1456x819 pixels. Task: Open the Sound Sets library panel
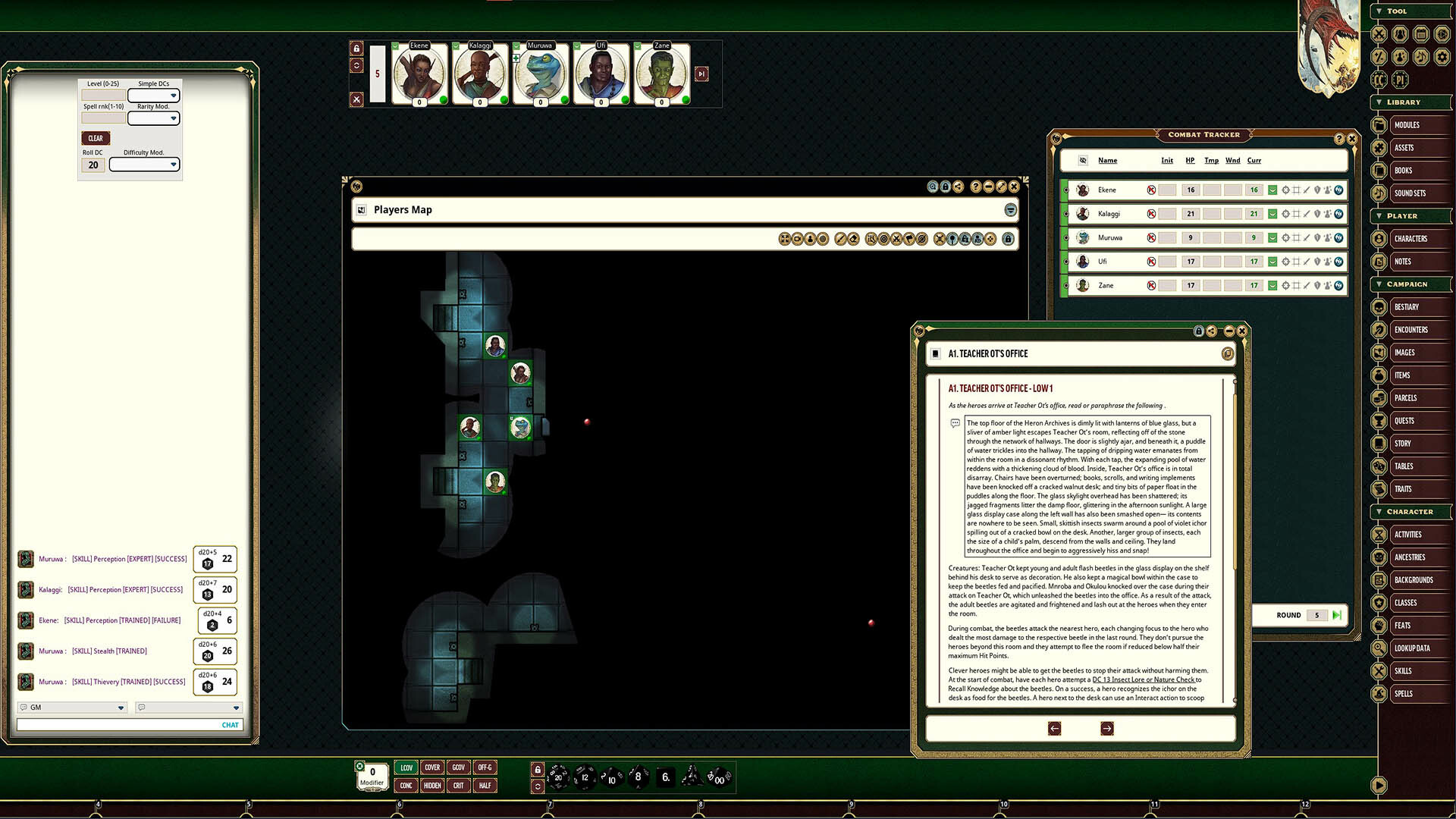1412,193
